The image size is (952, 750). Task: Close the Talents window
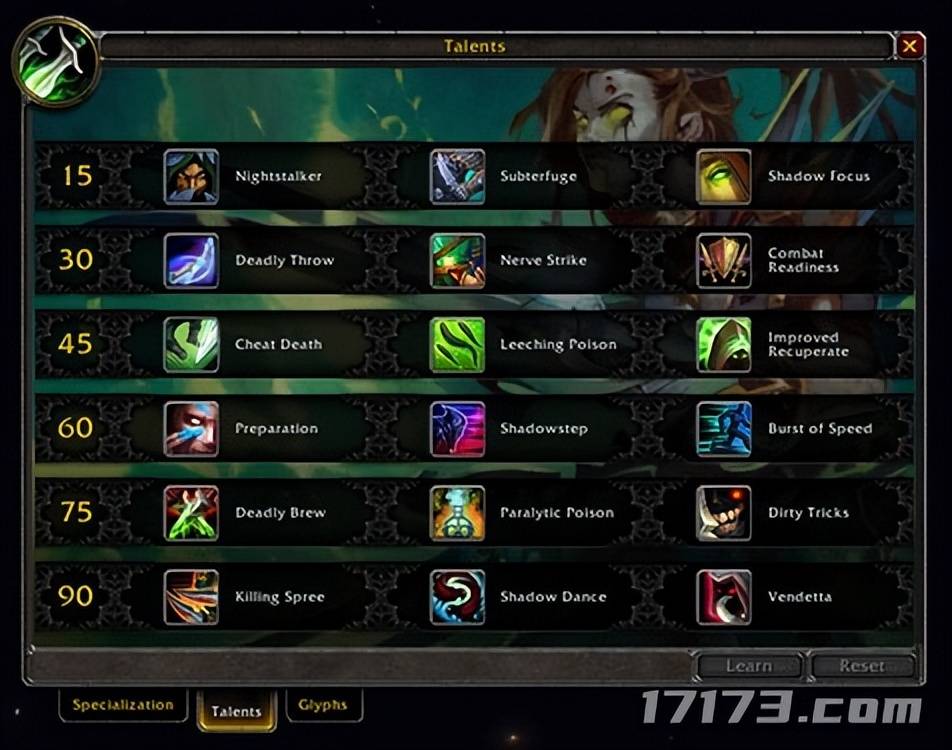pos(909,46)
